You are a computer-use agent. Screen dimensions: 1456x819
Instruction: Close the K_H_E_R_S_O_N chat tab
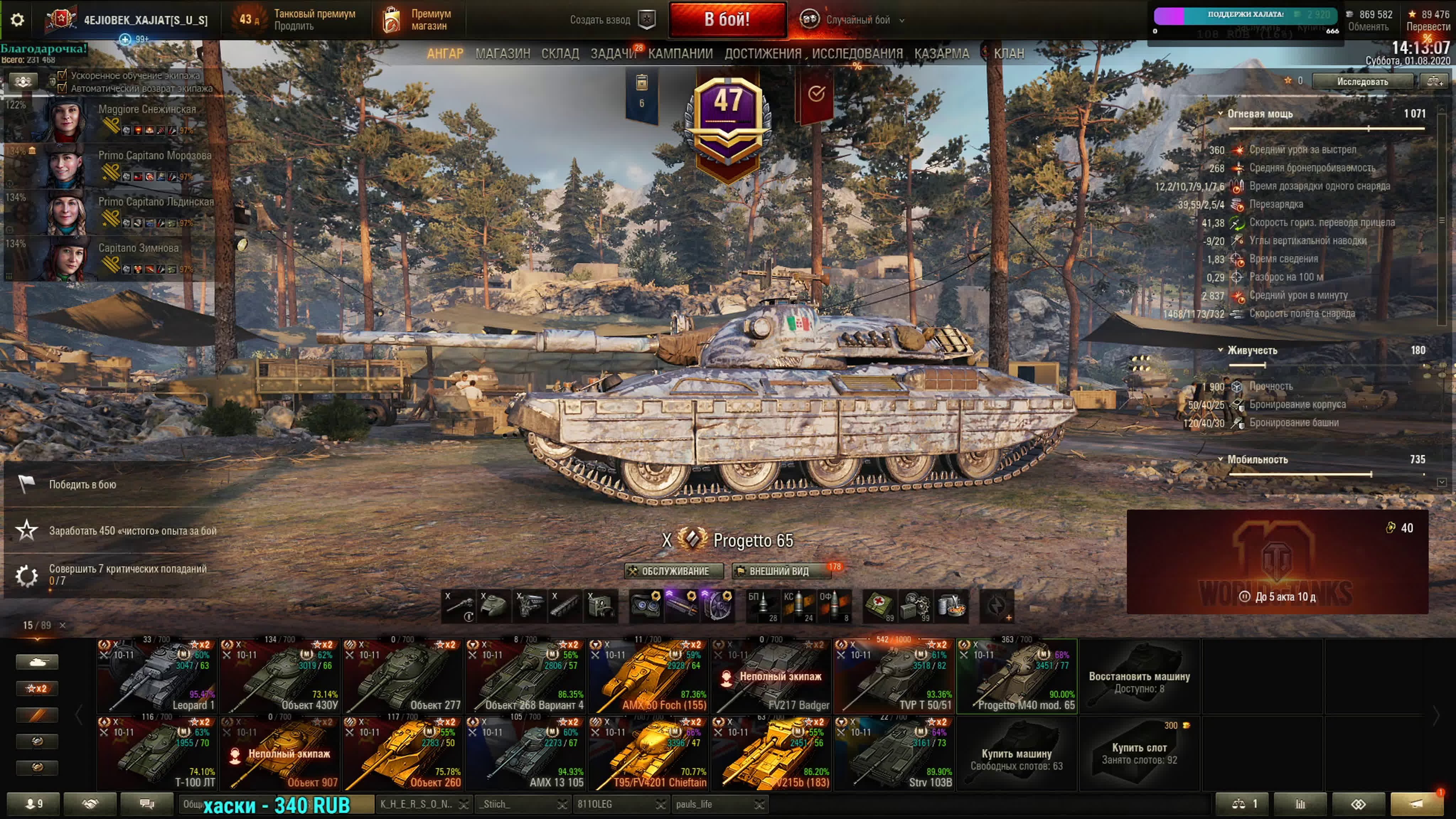click(464, 804)
